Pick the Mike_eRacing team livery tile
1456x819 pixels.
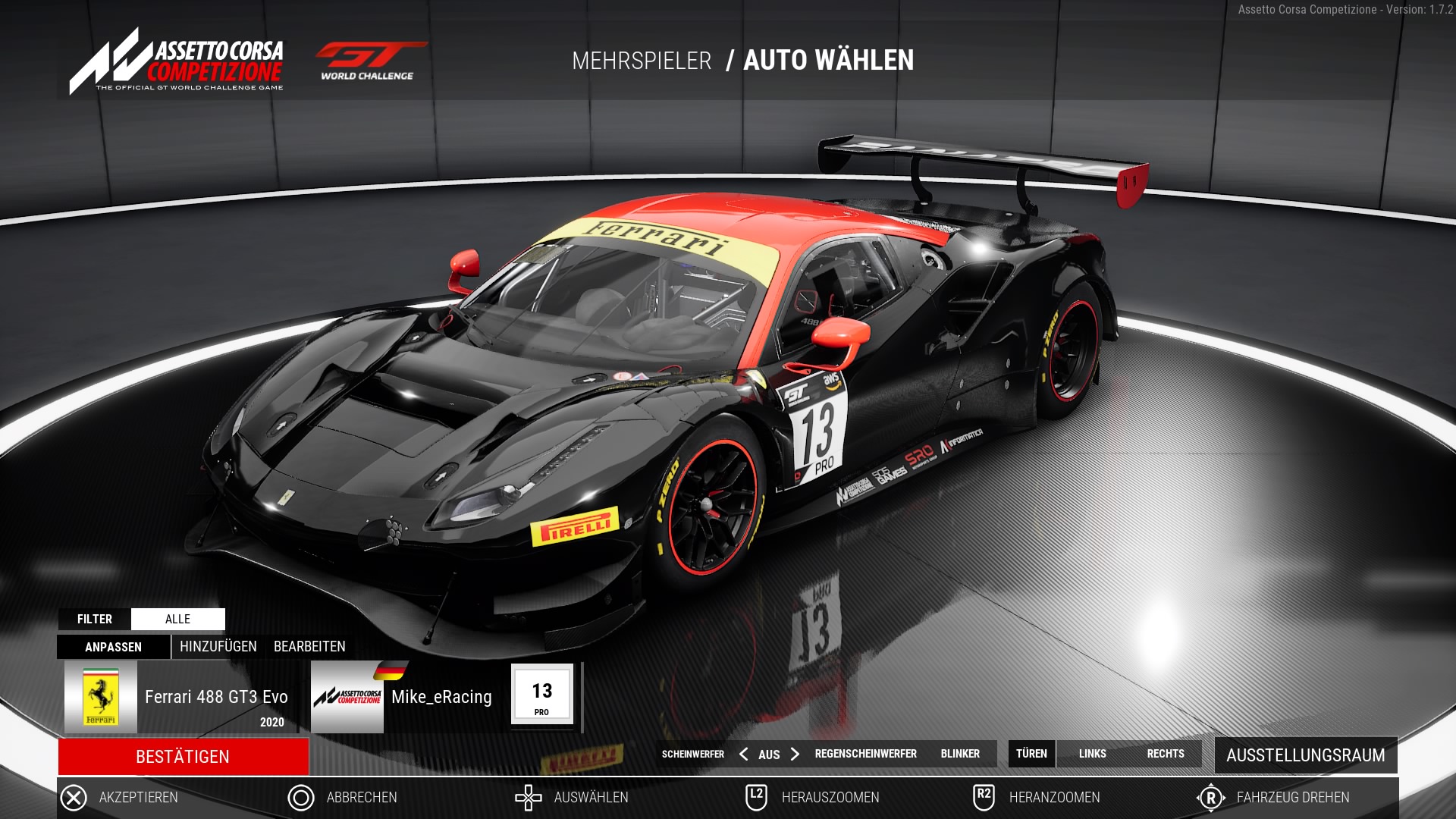point(406,697)
